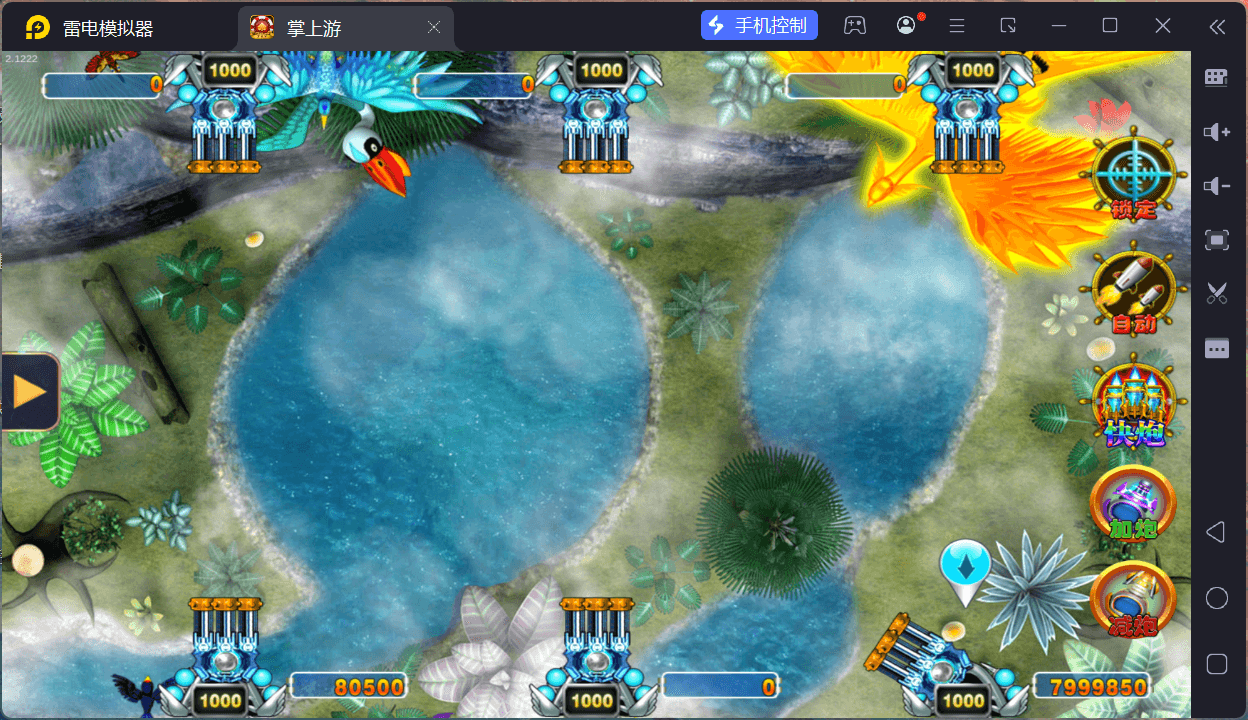The width and height of the screenshot is (1248, 720).
Task: Toggle the 自动 auto-fire button
Action: pyautogui.click(x=1132, y=290)
